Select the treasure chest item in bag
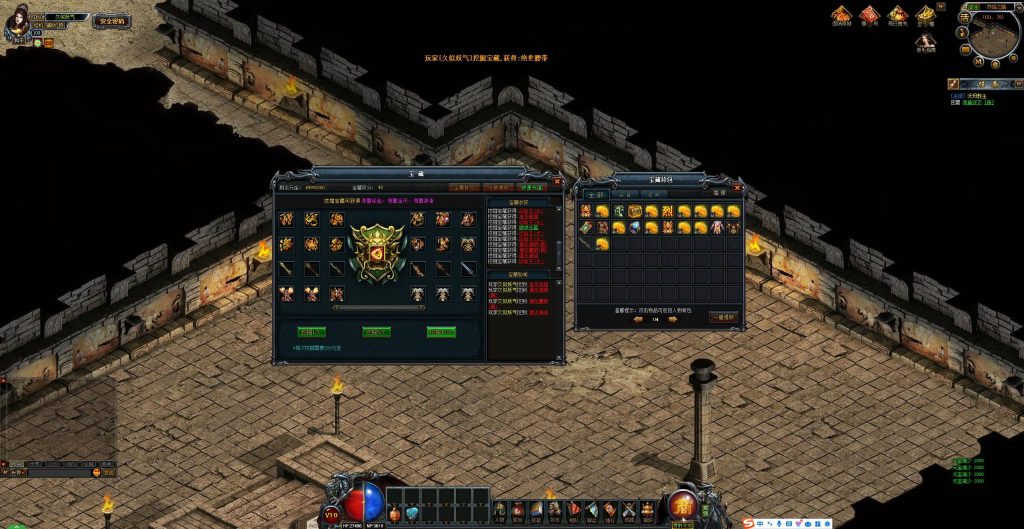The image size is (1024, 529). pyautogui.click(x=635, y=211)
